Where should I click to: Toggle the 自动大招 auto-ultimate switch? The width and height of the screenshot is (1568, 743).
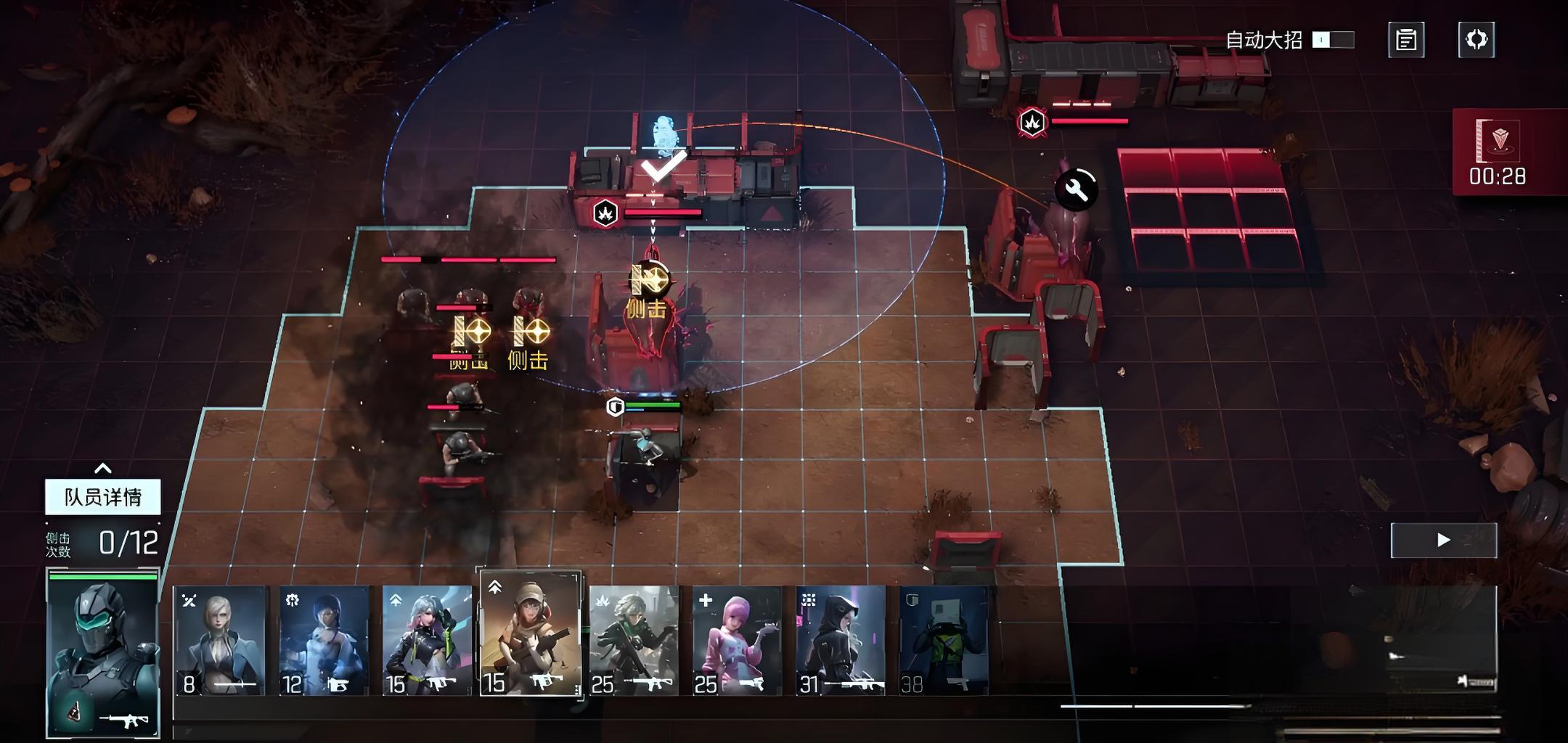click(1333, 40)
